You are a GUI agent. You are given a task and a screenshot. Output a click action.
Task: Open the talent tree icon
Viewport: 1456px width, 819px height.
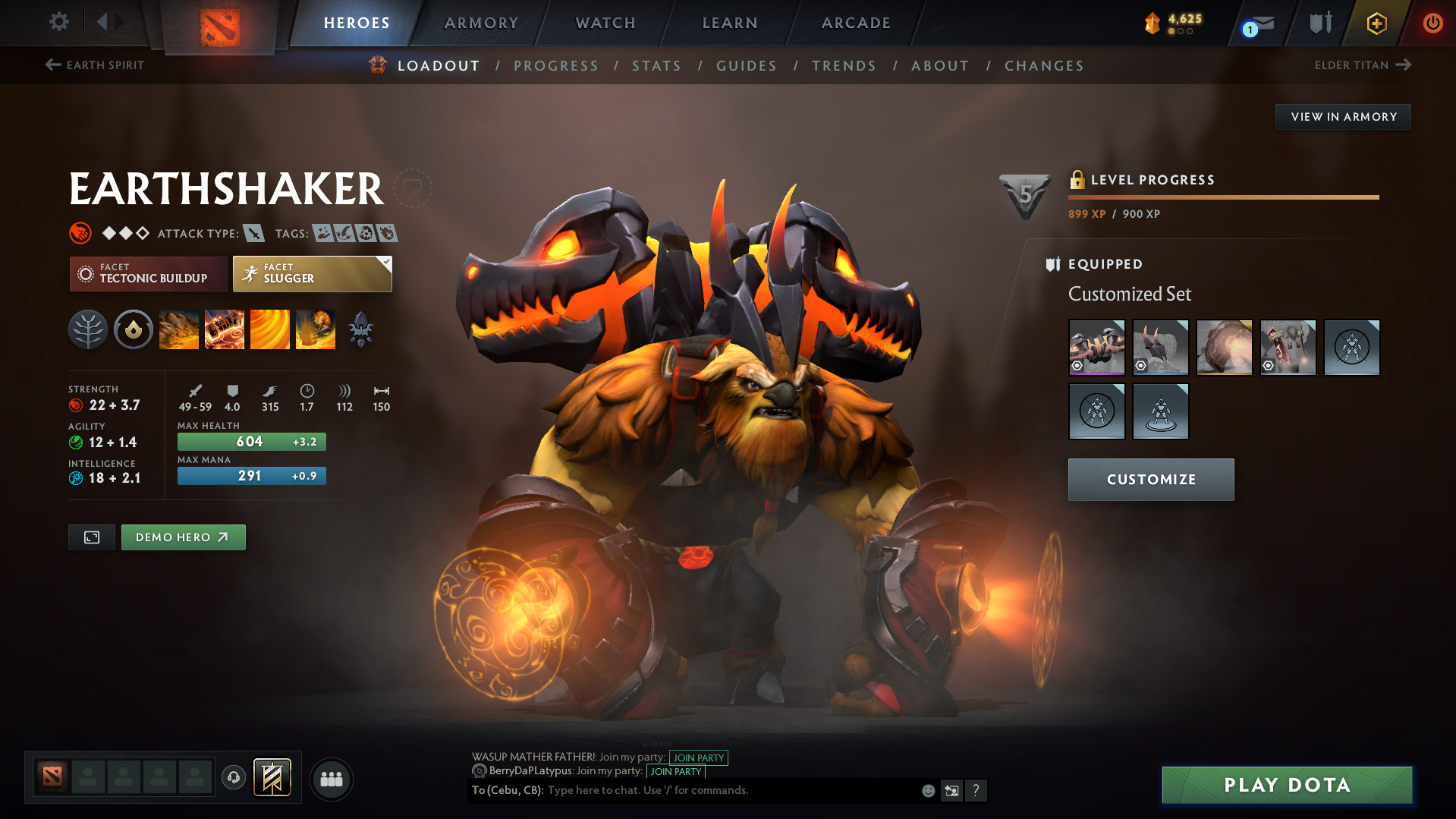coord(88,329)
